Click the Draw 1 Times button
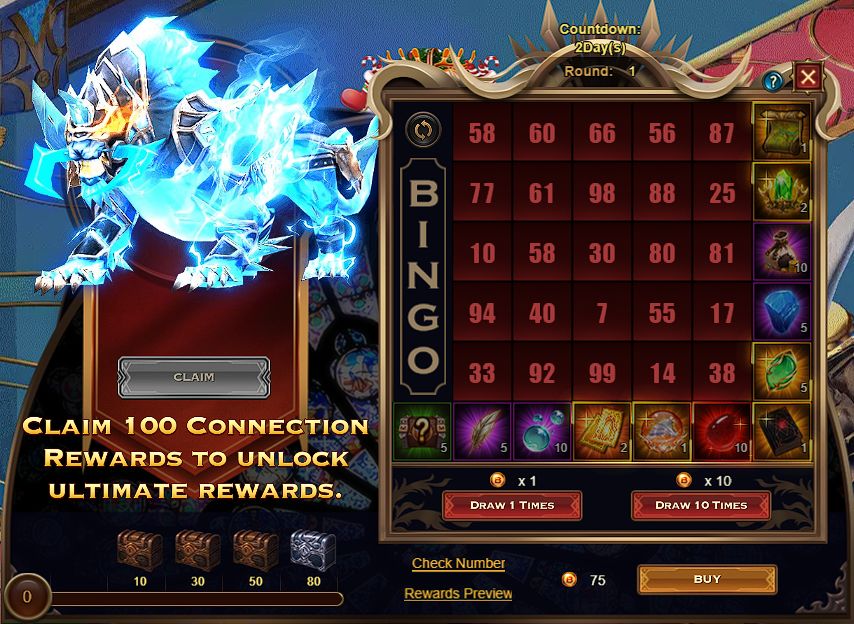 (512, 505)
